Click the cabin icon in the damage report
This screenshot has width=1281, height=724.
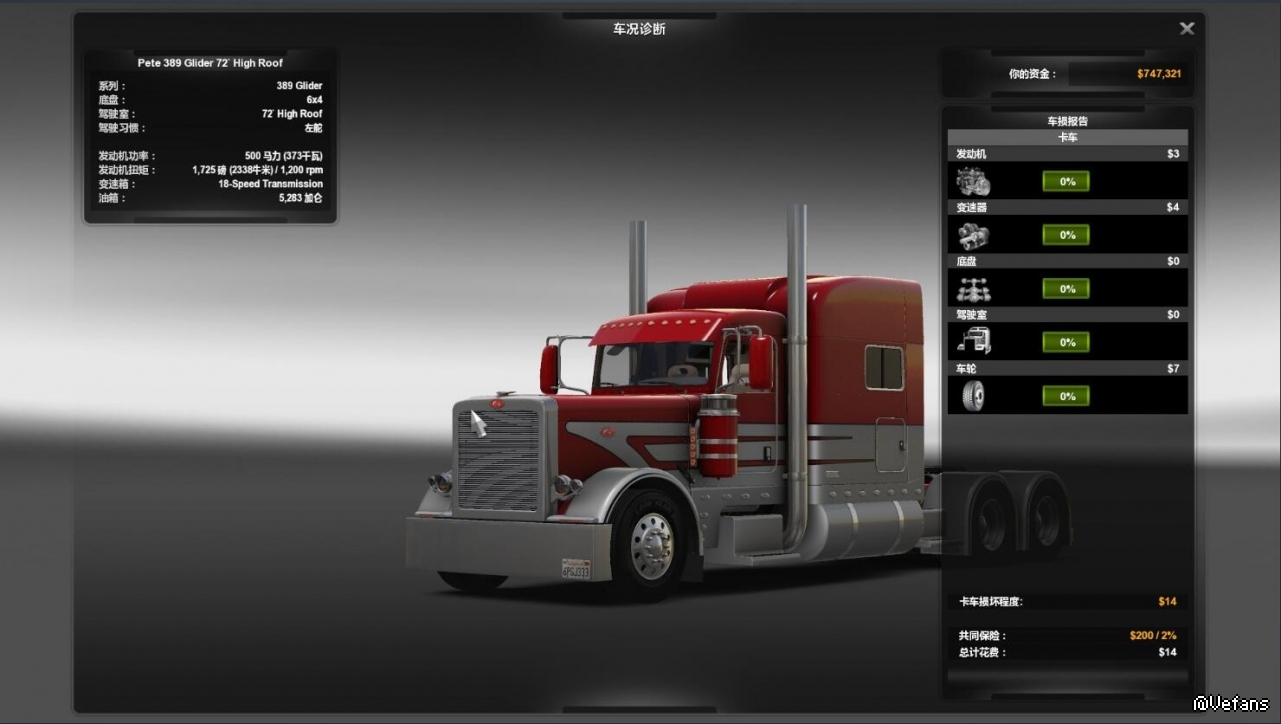click(973, 343)
